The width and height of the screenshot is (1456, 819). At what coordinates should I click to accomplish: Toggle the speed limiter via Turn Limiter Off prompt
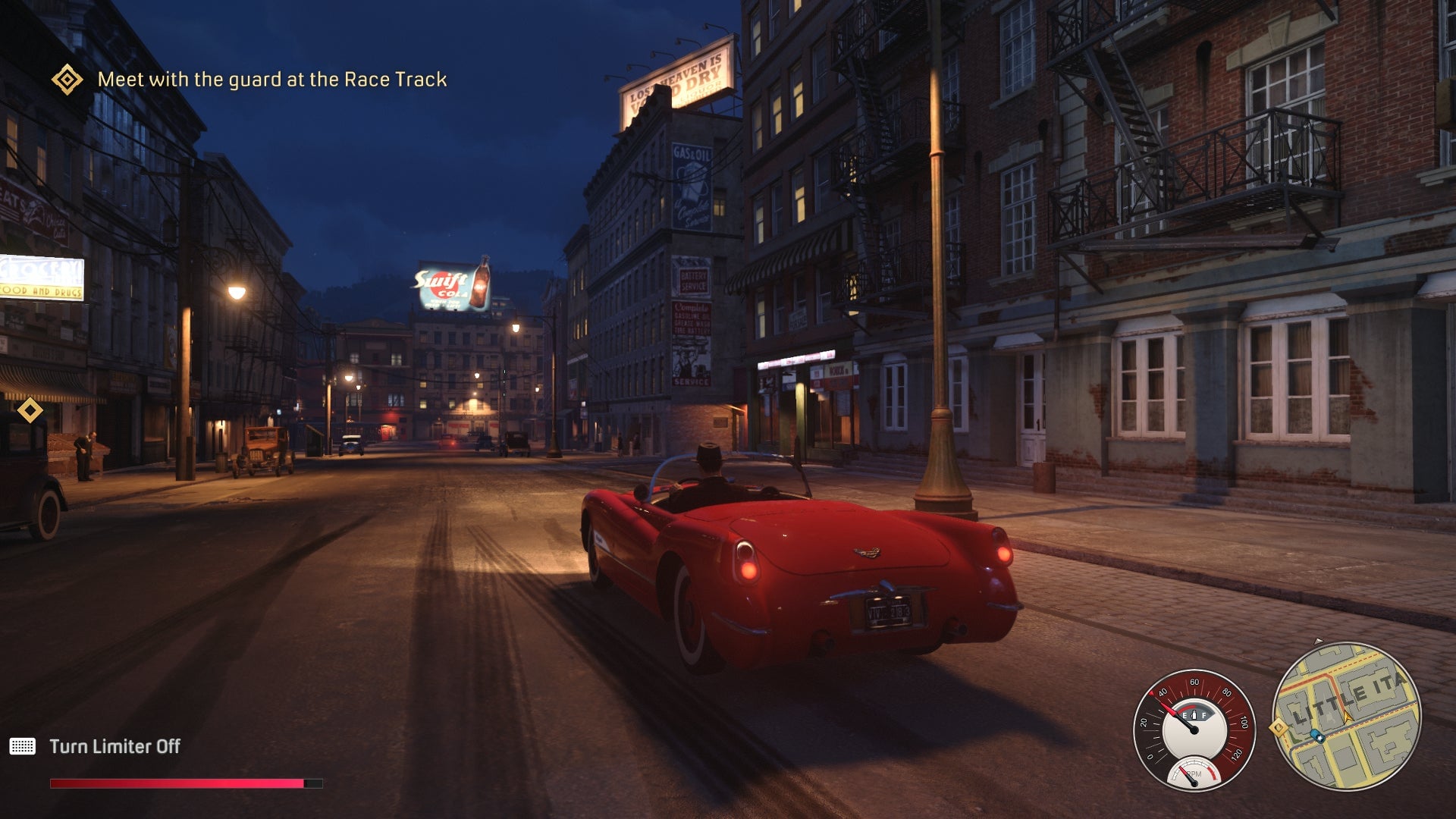click(115, 745)
